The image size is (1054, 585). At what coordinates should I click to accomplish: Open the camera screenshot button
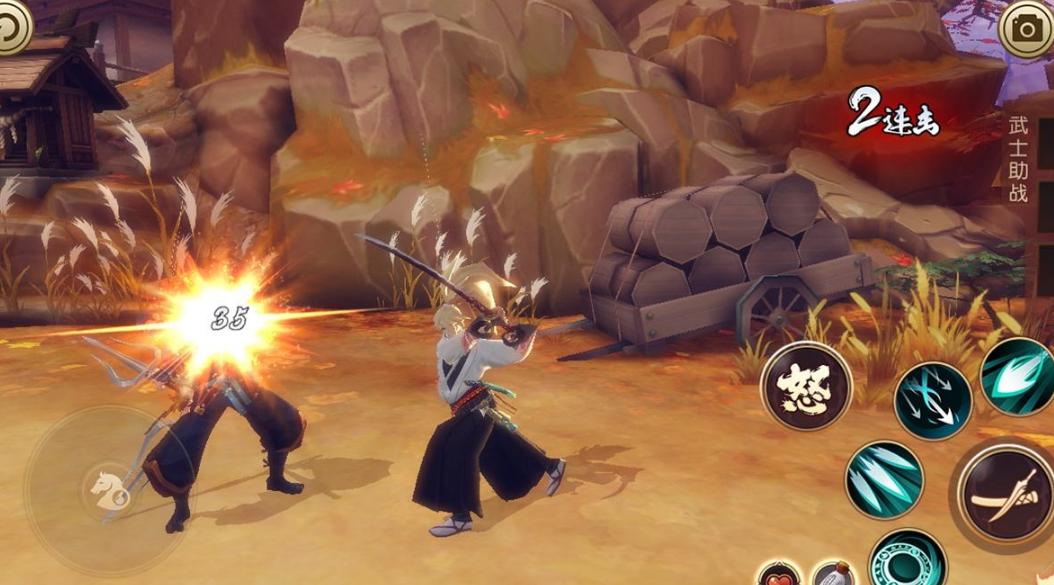1026,29
